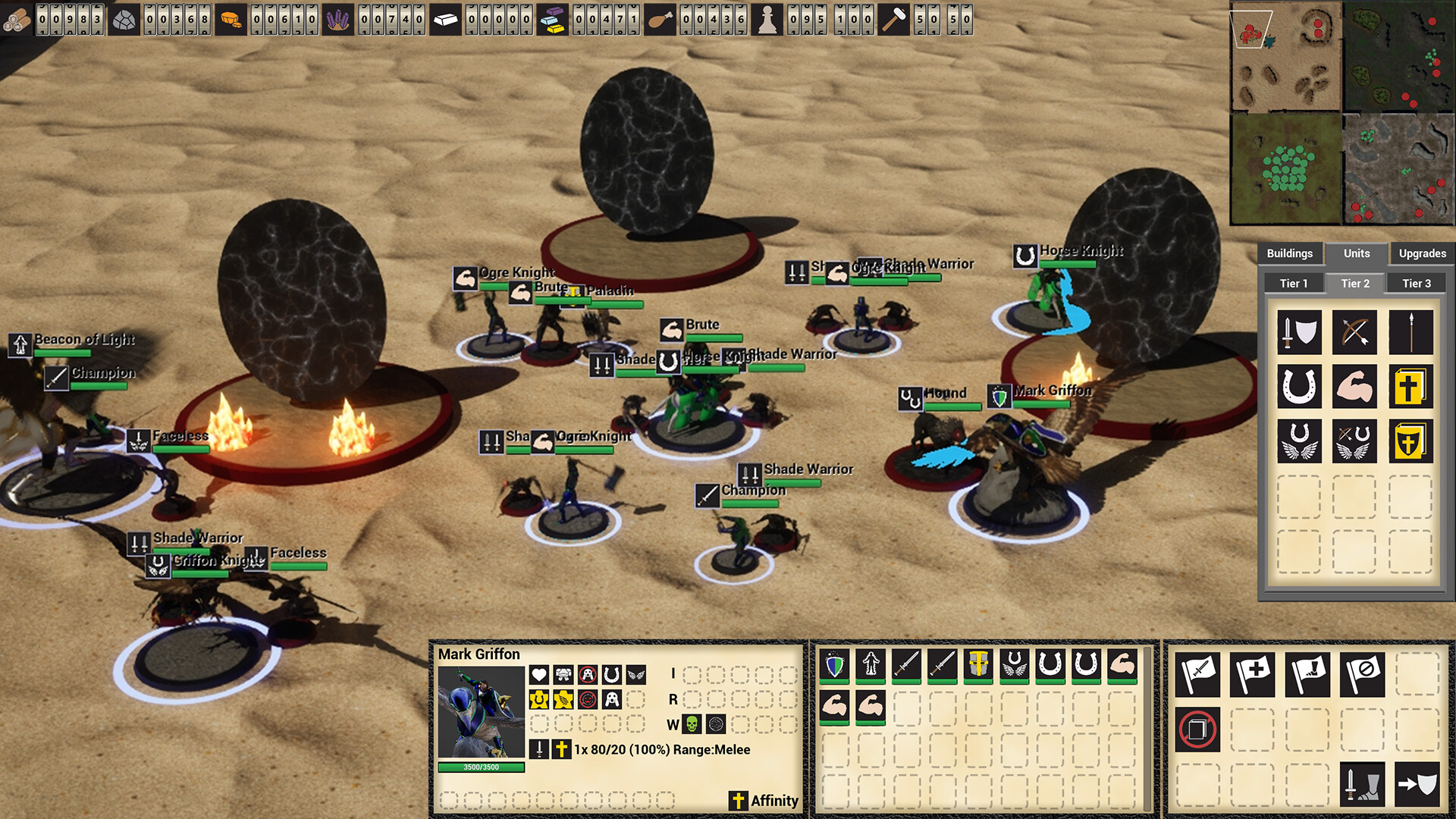1456x819 pixels.
Task: Select the blue-green shield unit in selection
Action: (x=834, y=665)
